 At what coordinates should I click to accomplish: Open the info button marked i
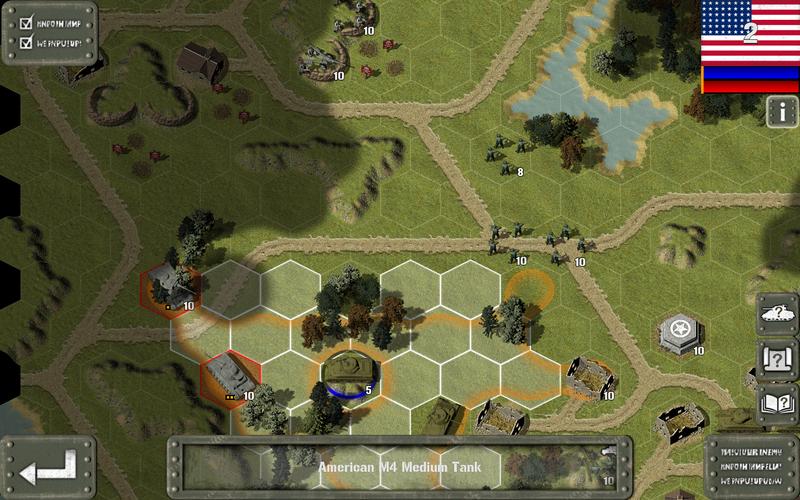[x=781, y=112]
